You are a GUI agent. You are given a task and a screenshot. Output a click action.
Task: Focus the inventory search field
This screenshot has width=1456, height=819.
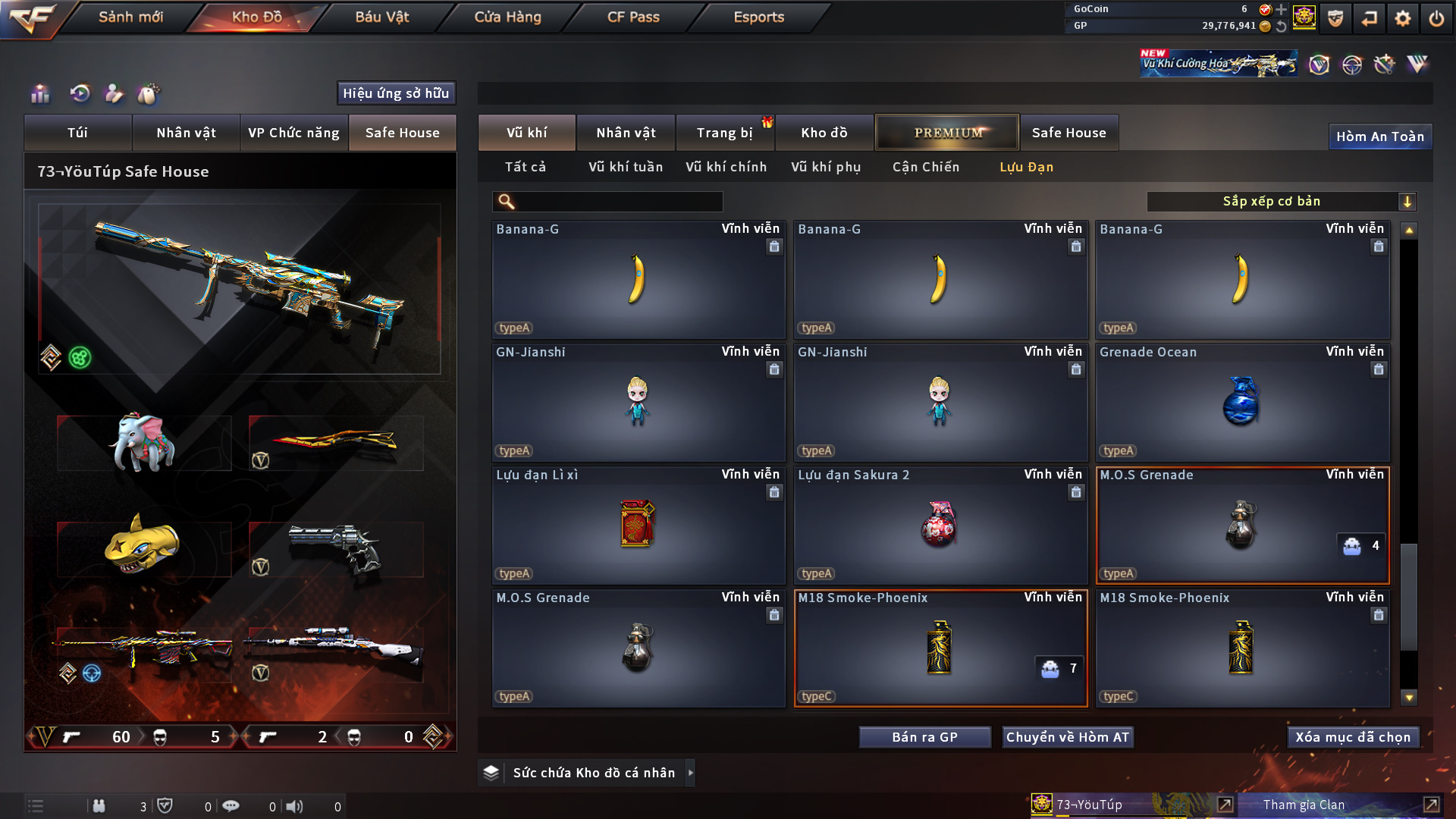(x=618, y=201)
